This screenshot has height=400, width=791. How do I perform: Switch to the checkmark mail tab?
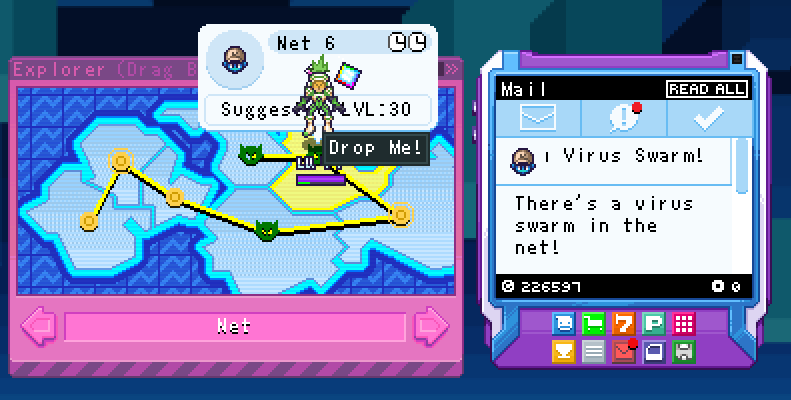tap(709, 119)
